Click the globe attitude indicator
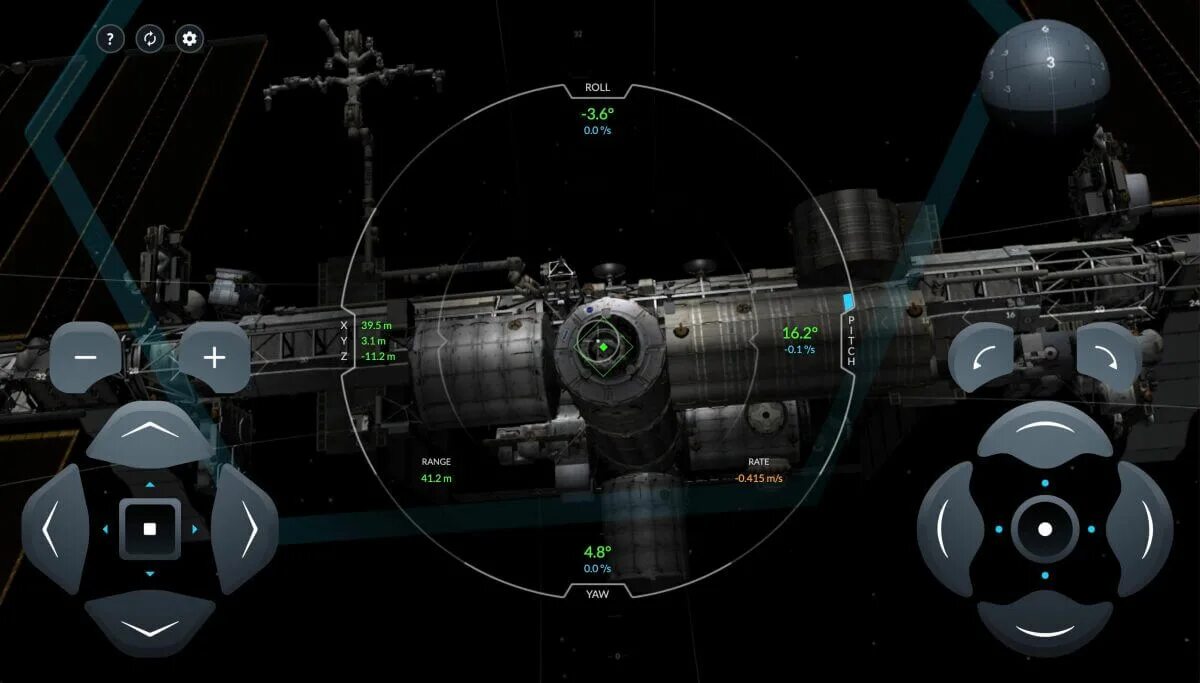The image size is (1200, 683). pos(1045,74)
